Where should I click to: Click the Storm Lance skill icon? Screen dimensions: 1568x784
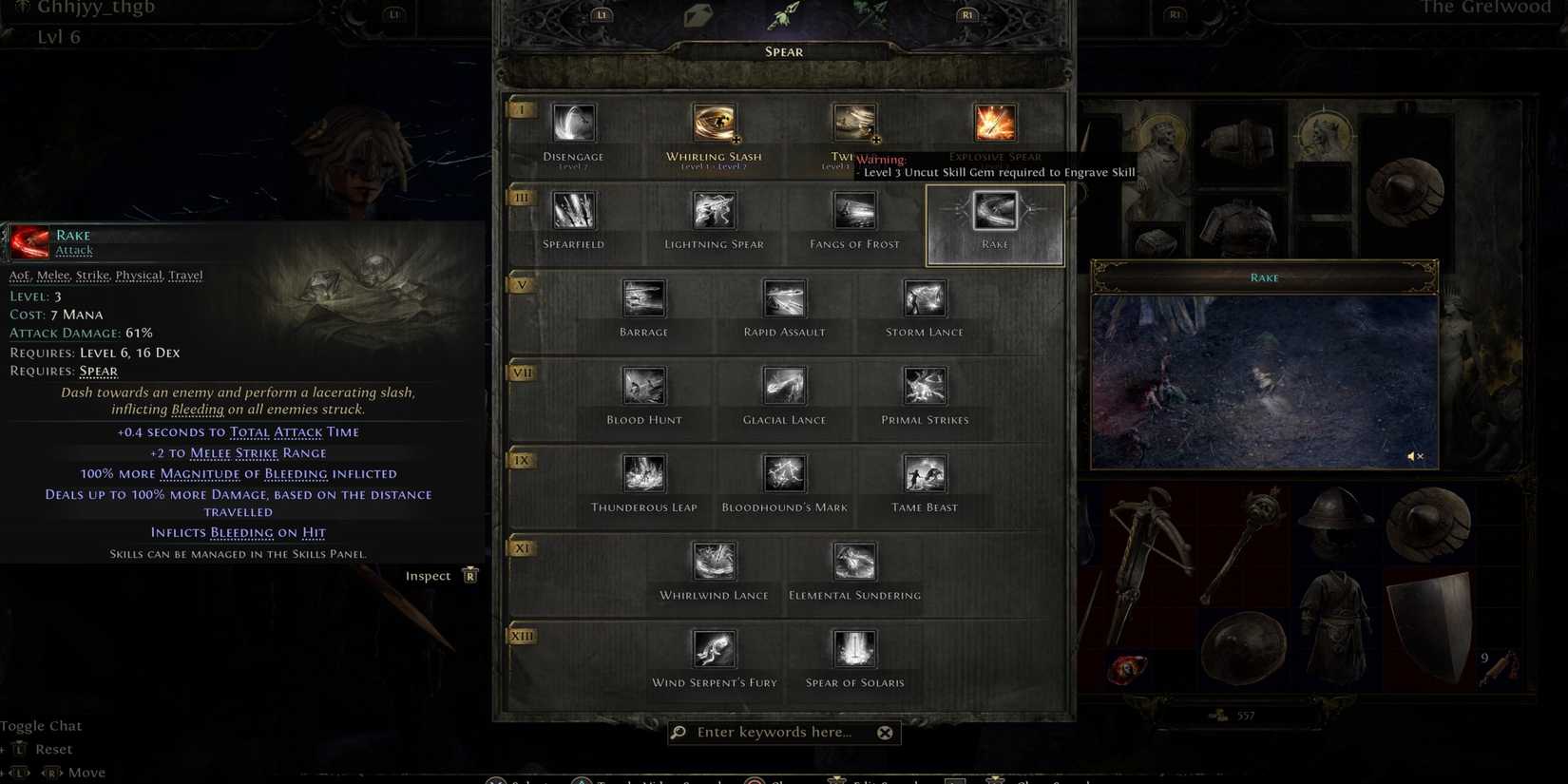coord(923,298)
